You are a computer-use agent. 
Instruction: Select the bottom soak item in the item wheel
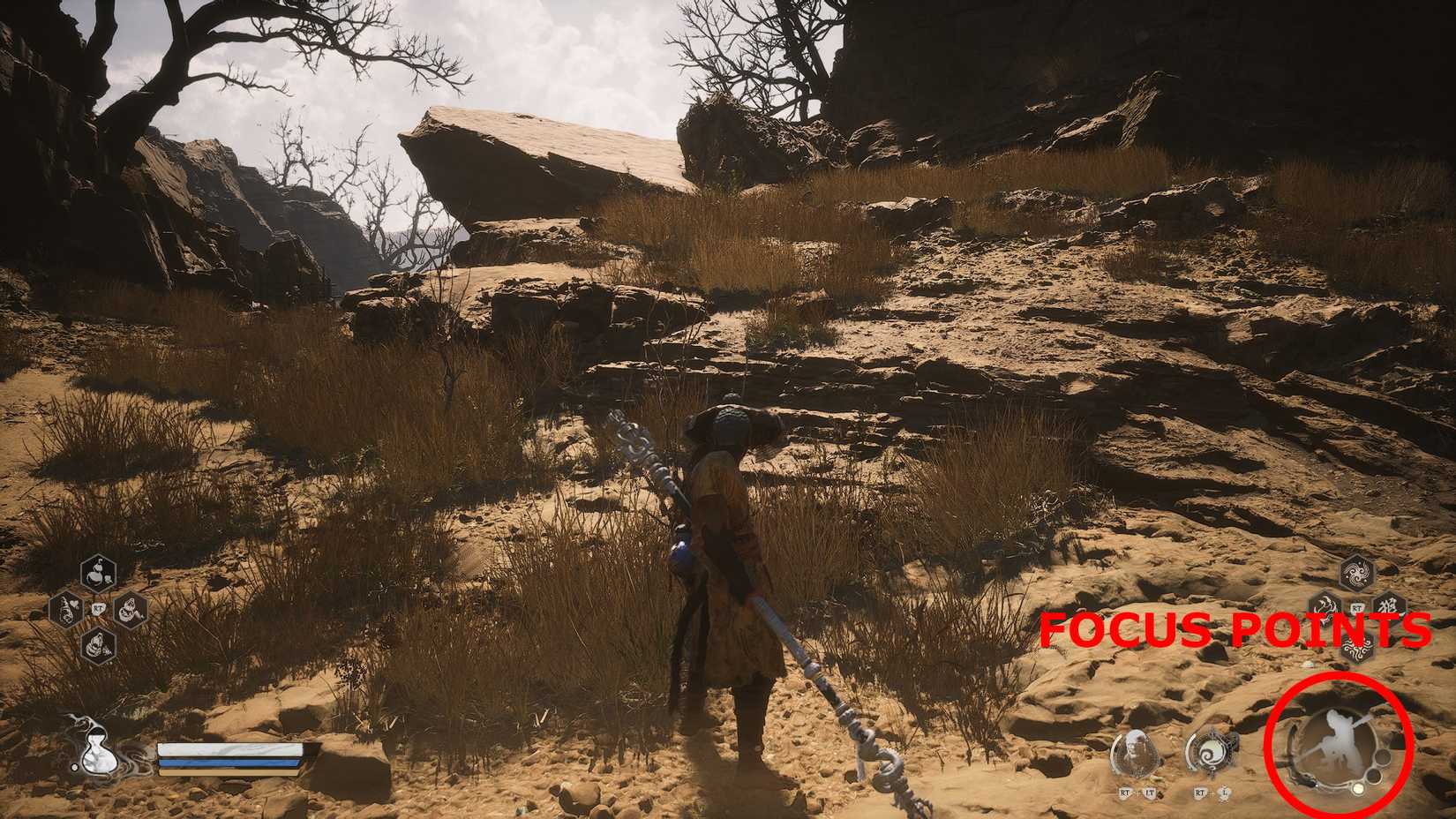[x=97, y=643]
